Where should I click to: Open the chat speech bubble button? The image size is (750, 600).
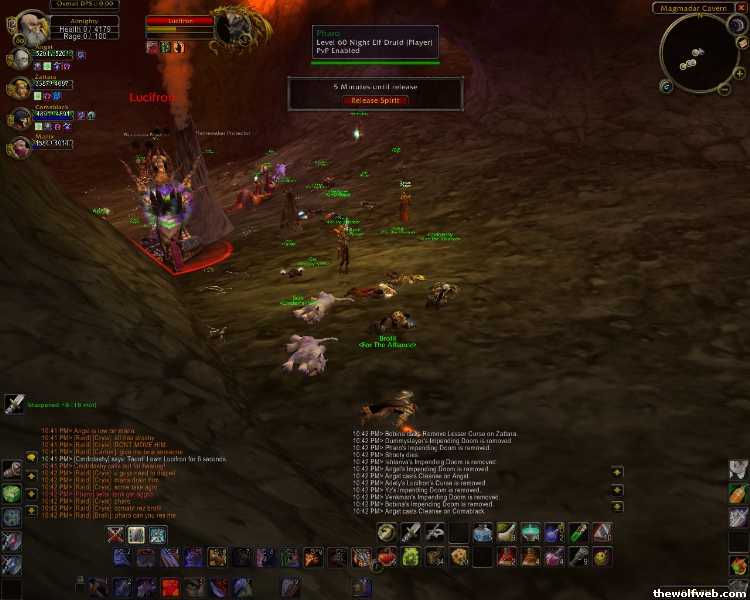click(31, 457)
